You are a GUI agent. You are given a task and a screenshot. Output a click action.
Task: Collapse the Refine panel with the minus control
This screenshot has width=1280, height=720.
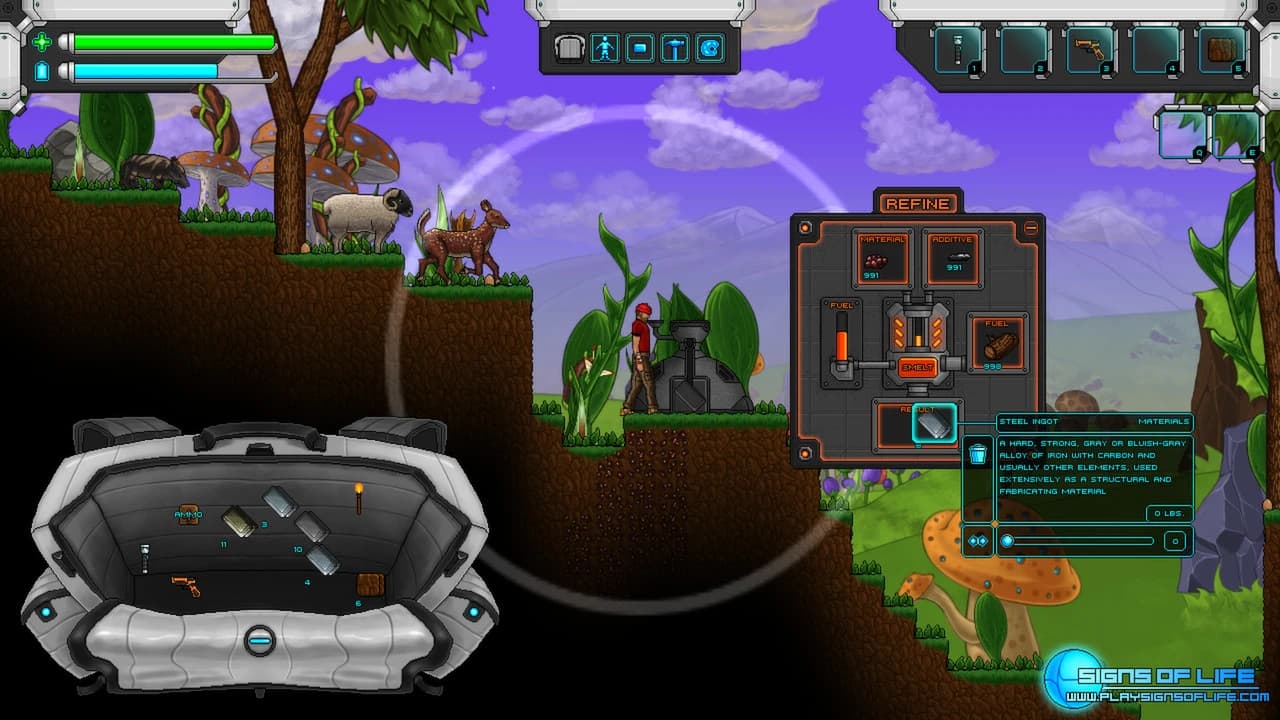pos(1030,228)
